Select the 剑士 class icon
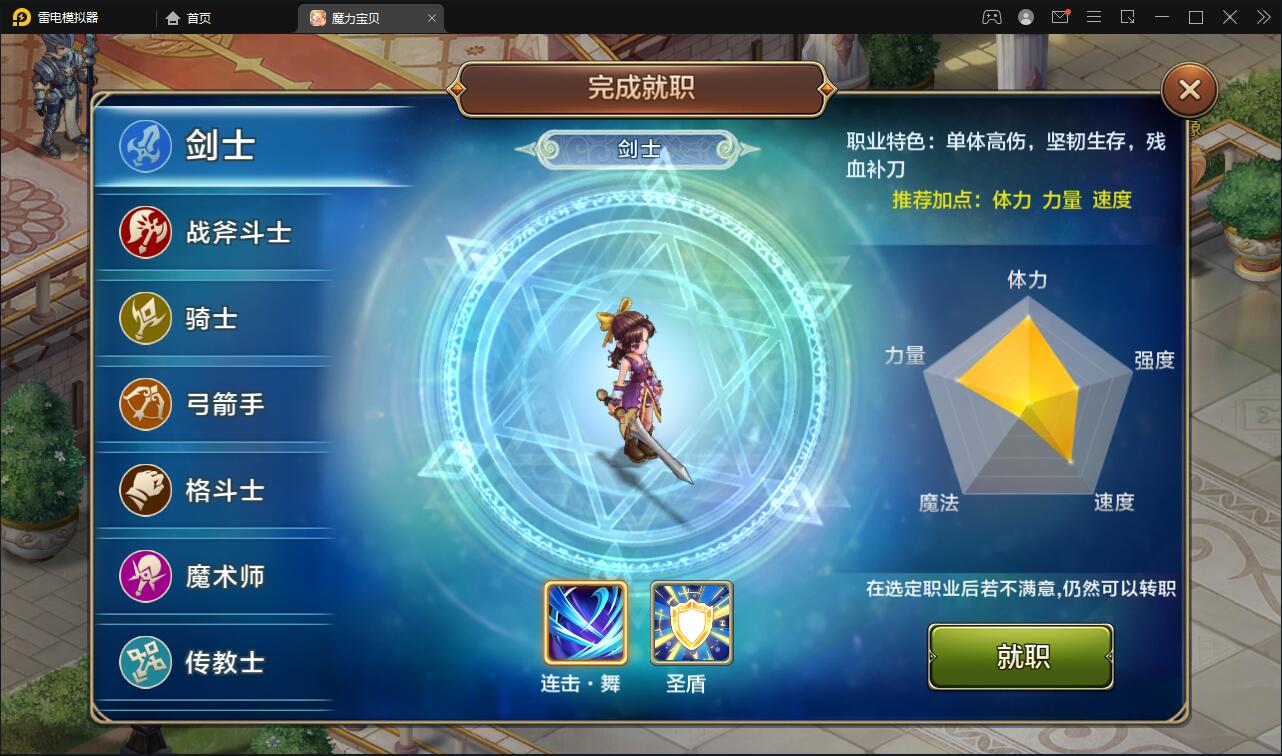Screen dimensions: 1282x756 (x=145, y=145)
